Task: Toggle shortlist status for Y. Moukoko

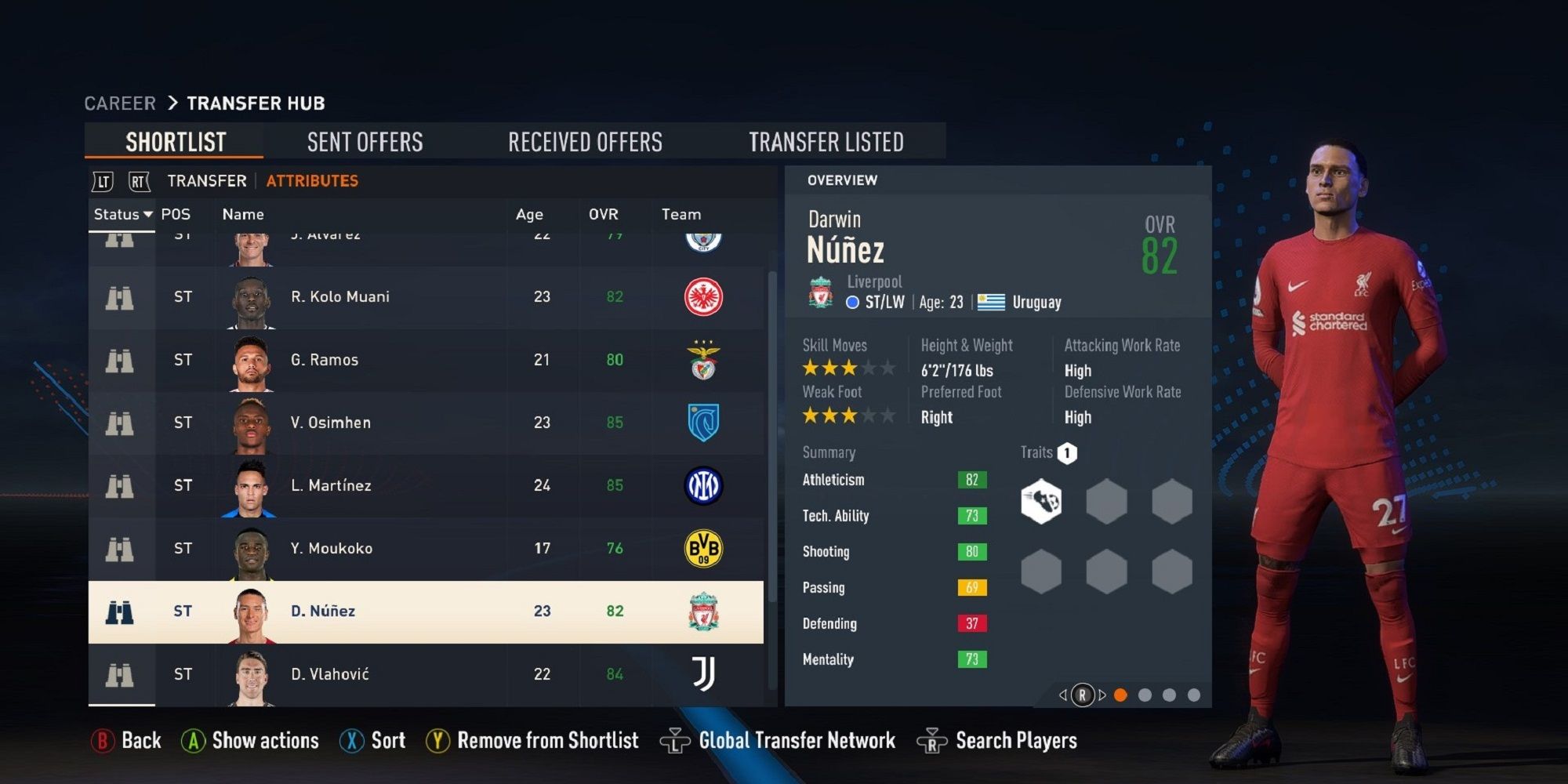Action: coord(120,548)
